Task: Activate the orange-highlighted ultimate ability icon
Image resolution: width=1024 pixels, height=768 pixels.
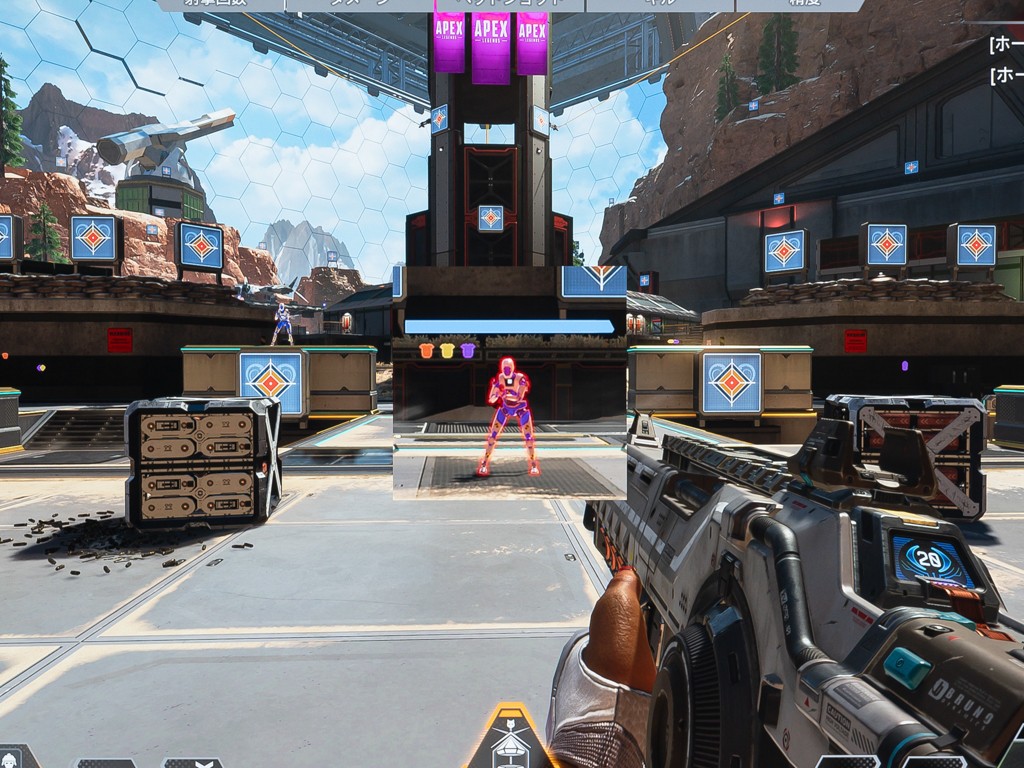Action: [511, 740]
